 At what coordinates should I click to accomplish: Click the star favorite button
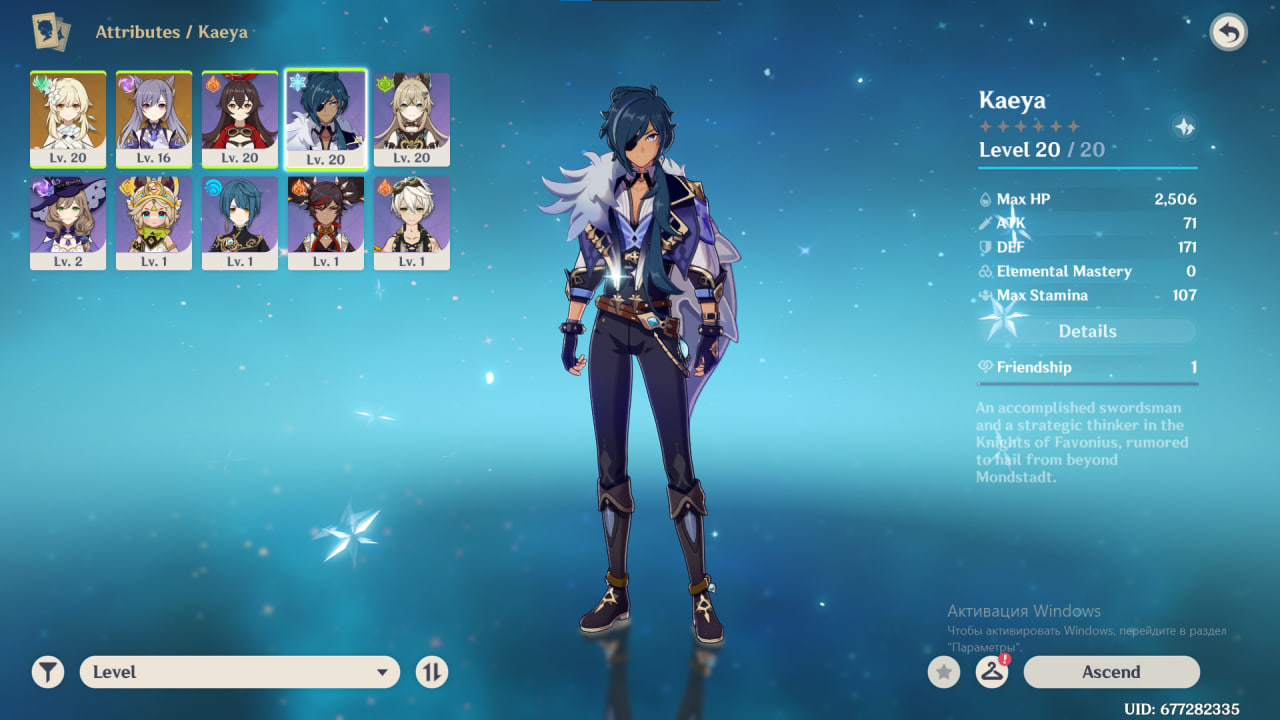coord(943,672)
